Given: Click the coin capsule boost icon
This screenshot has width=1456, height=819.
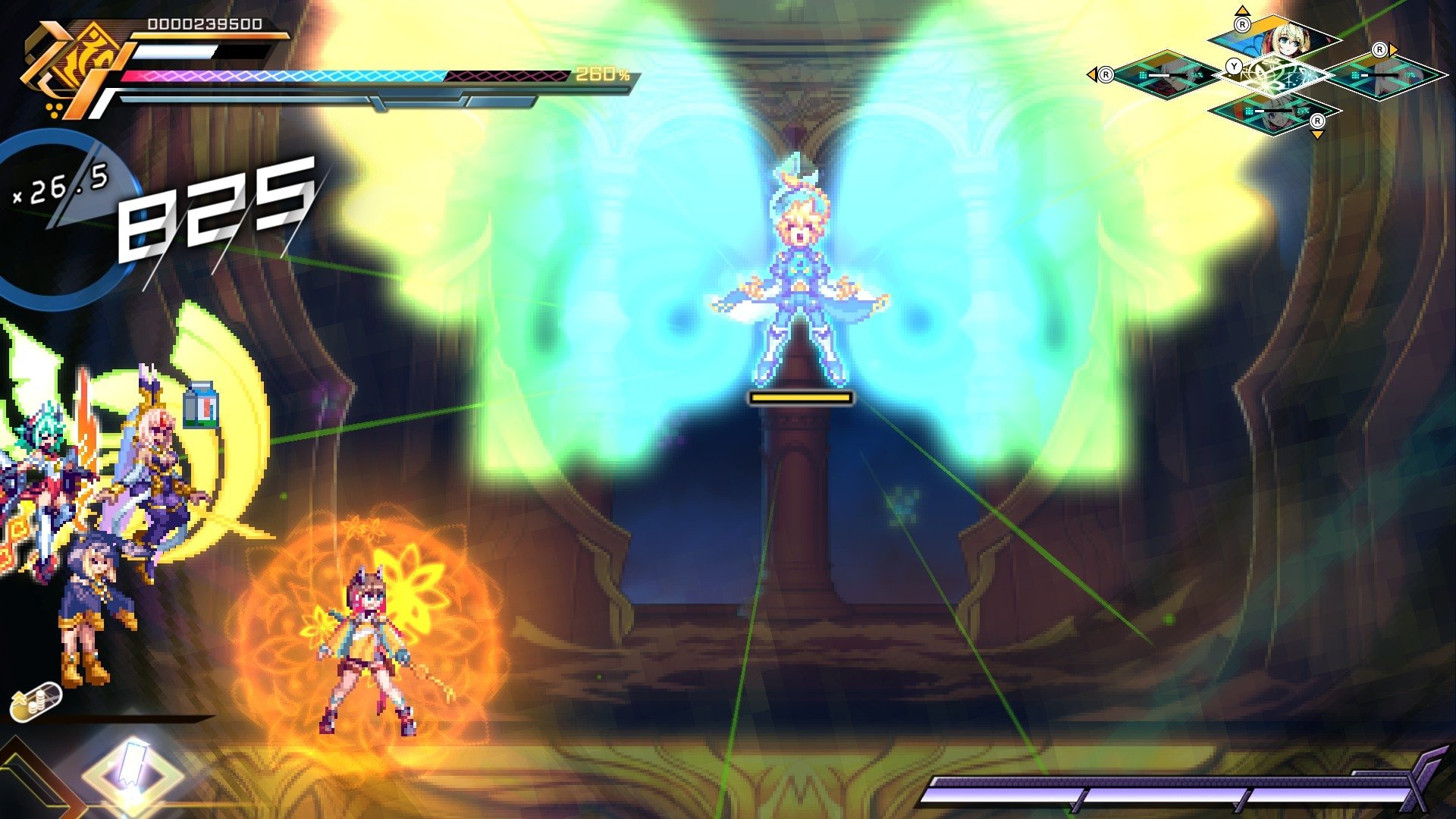Looking at the screenshot, I should tap(36, 701).
